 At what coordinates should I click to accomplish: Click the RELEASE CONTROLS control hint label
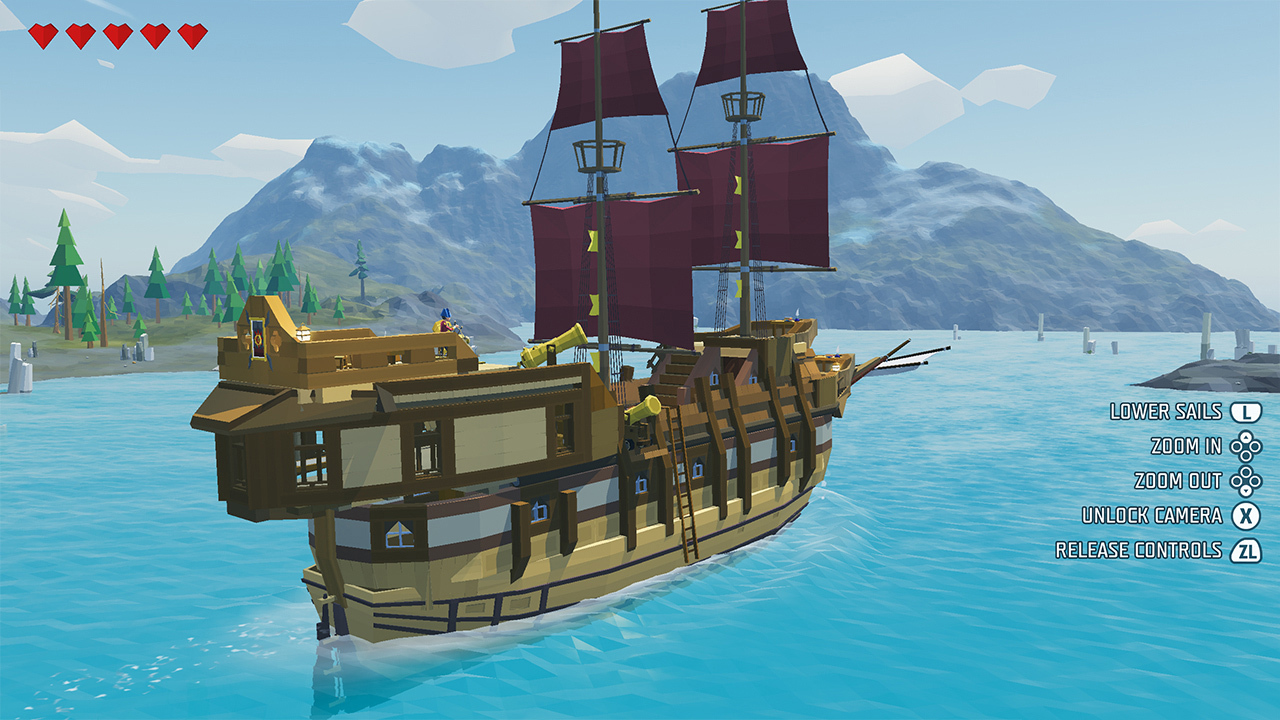(1138, 549)
